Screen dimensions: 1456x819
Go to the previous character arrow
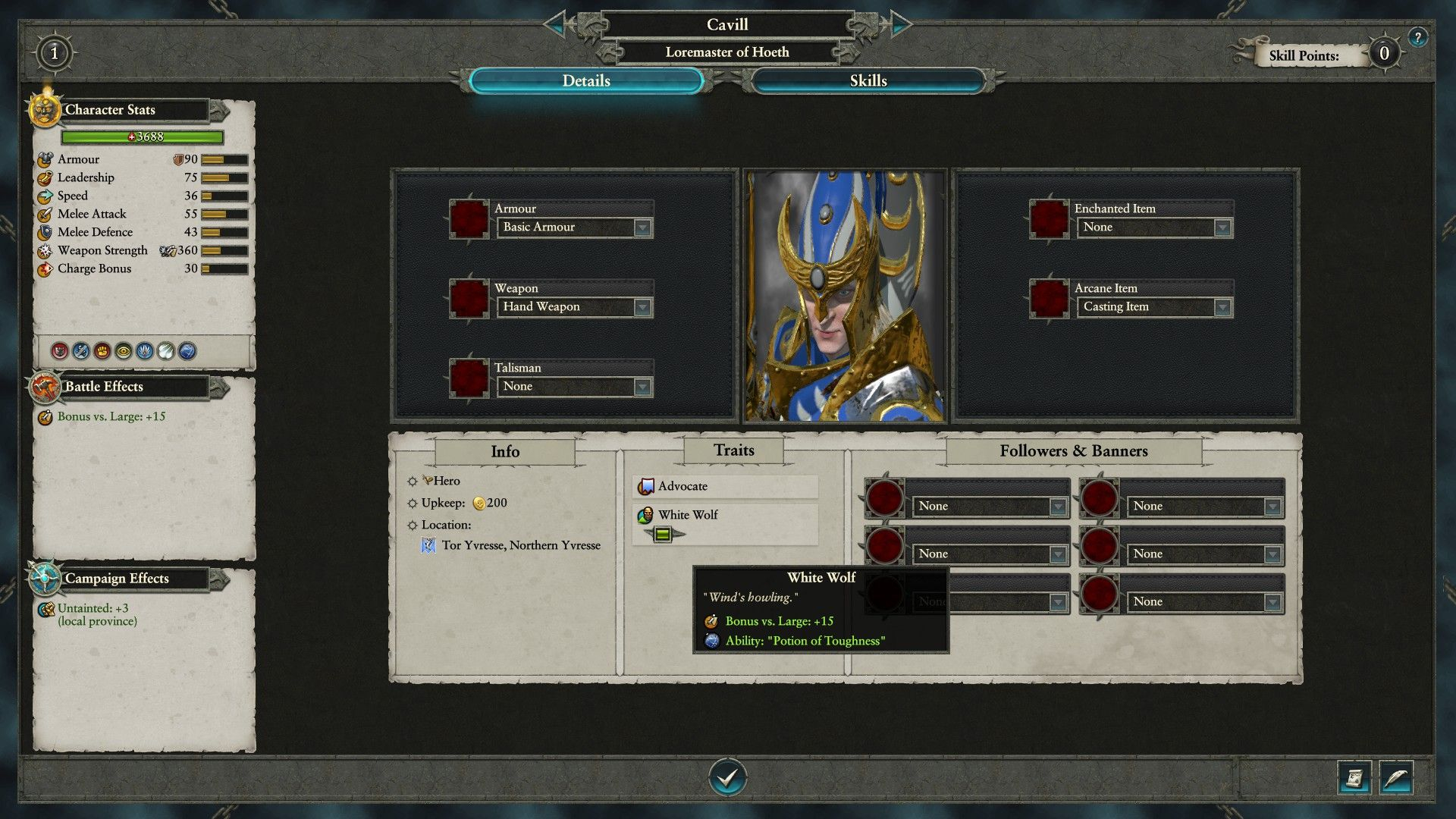(557, 24)
